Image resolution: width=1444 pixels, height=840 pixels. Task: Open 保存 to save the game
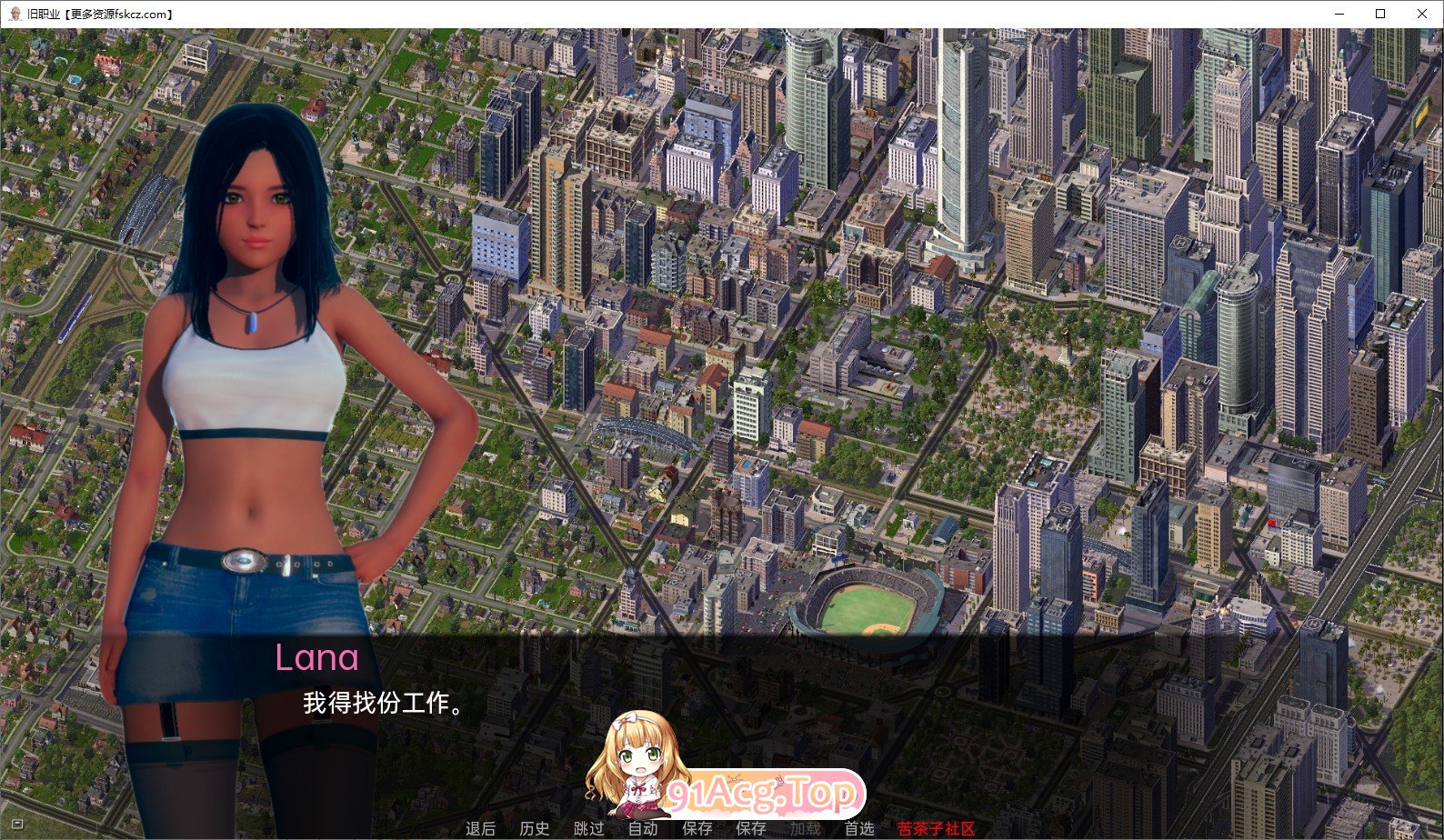tap(696, 828)
